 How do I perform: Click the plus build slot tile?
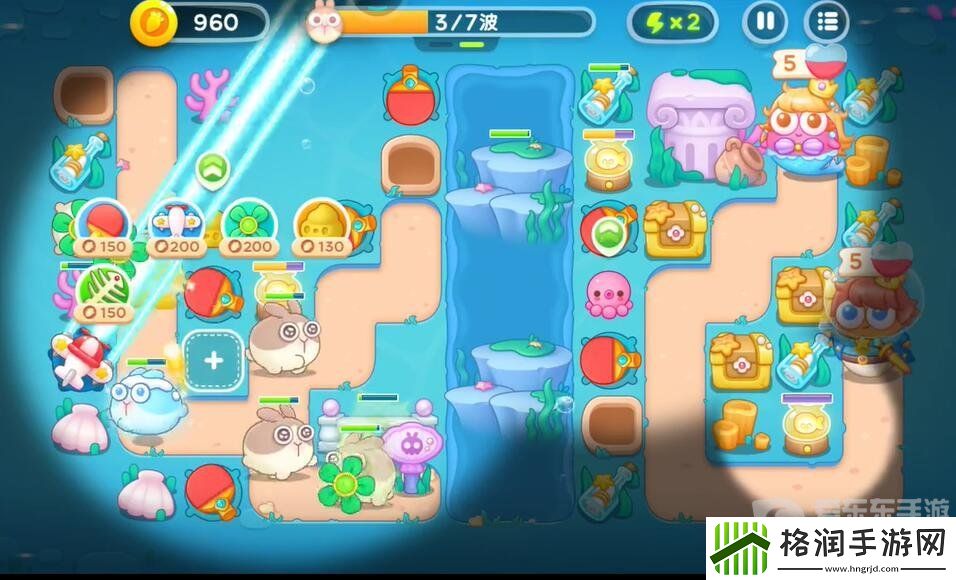pyautogui.click(x=214, y=362)
